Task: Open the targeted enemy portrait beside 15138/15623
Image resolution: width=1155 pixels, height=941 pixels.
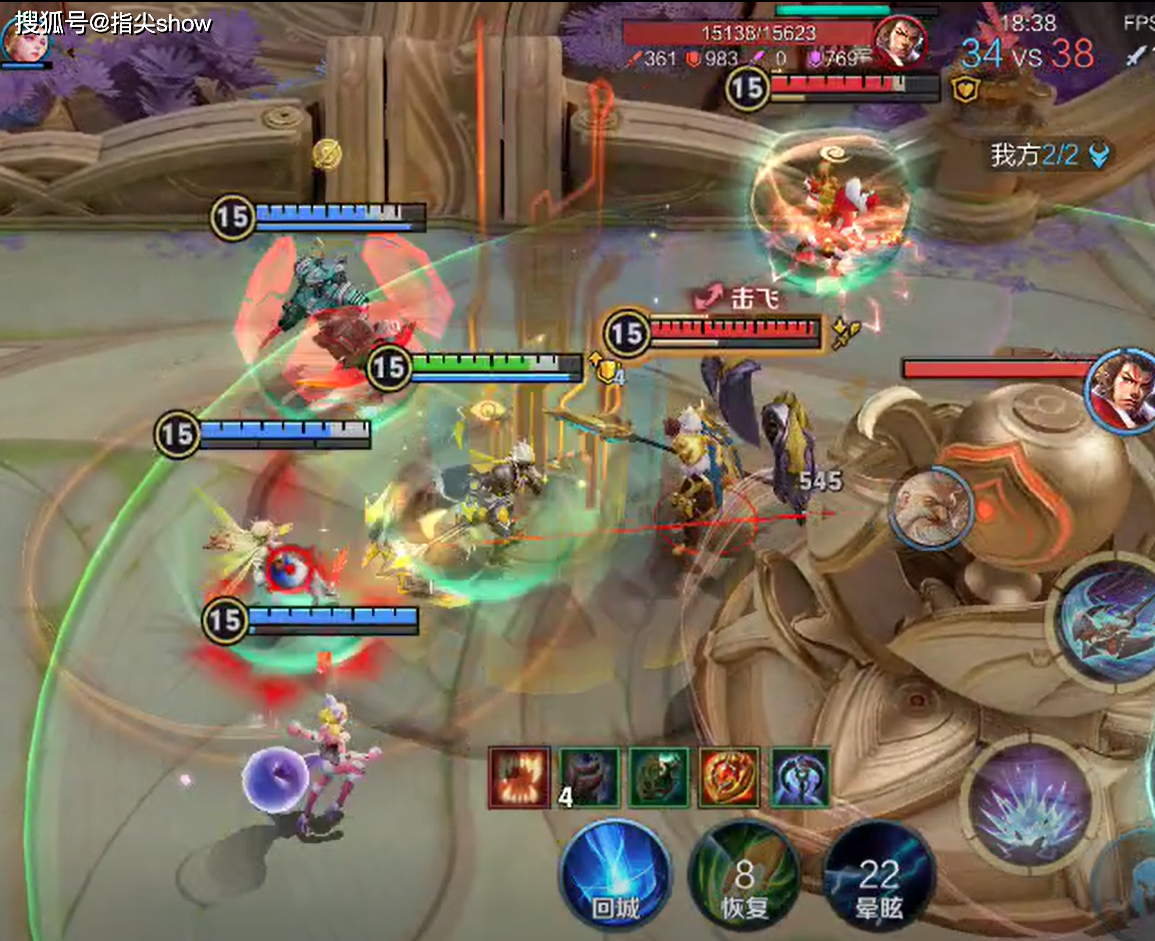Action: (x=900, y=41)
